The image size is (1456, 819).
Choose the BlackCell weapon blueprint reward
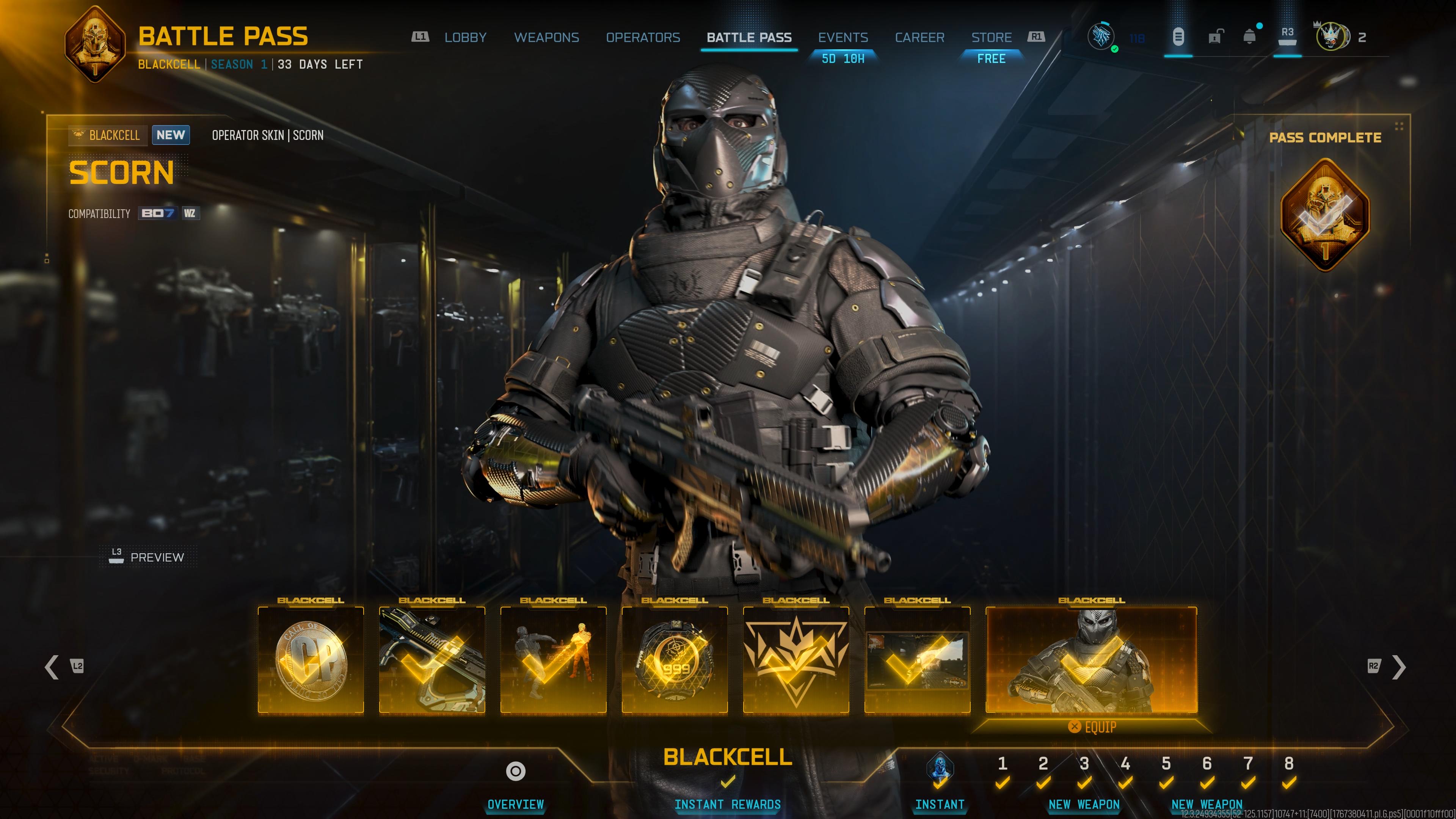tap(432, 660)
